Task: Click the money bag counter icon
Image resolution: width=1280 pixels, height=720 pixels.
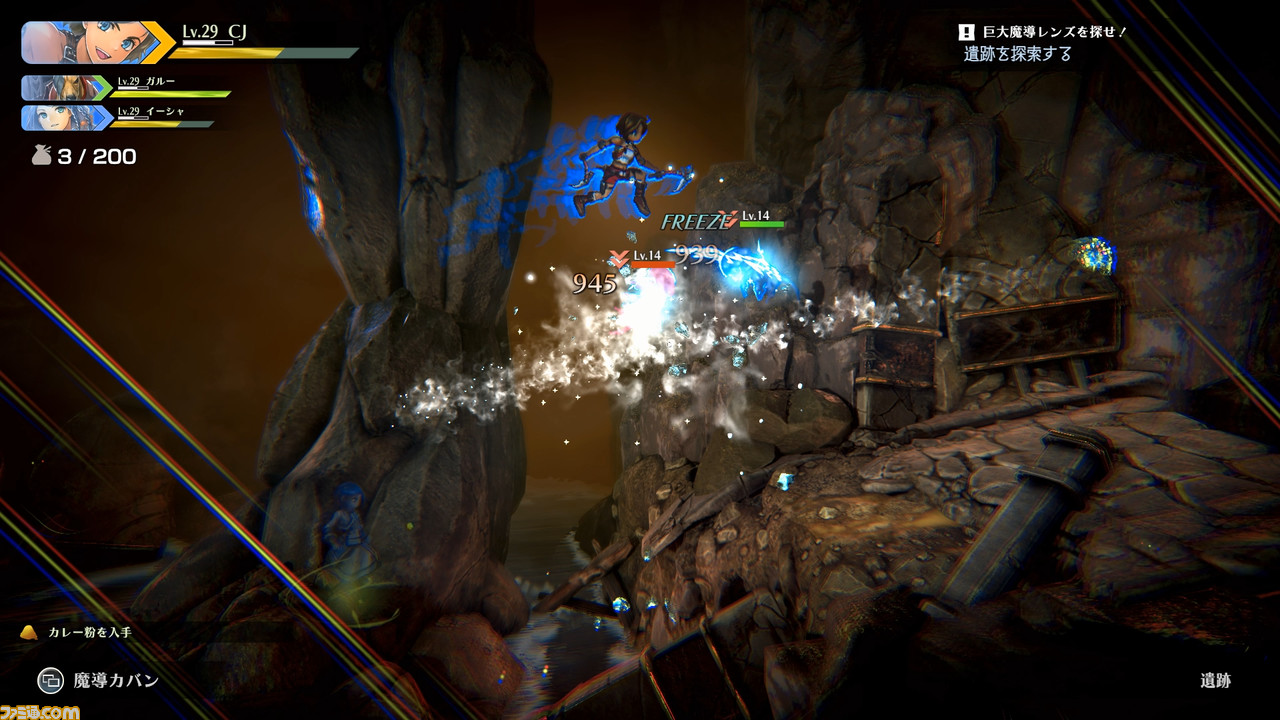Action: click(41, 156)
